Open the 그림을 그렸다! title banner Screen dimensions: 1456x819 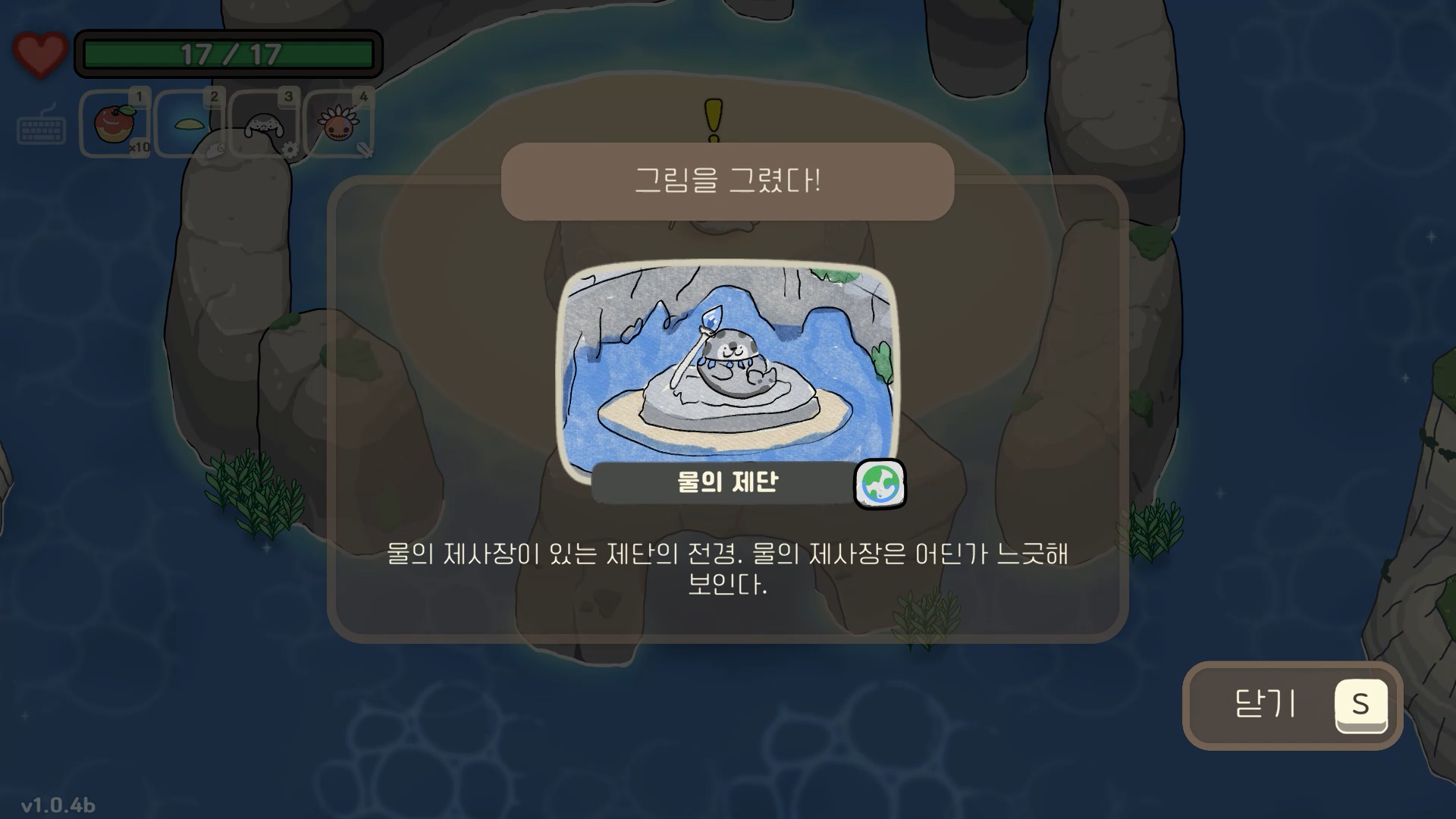[728, 179]
